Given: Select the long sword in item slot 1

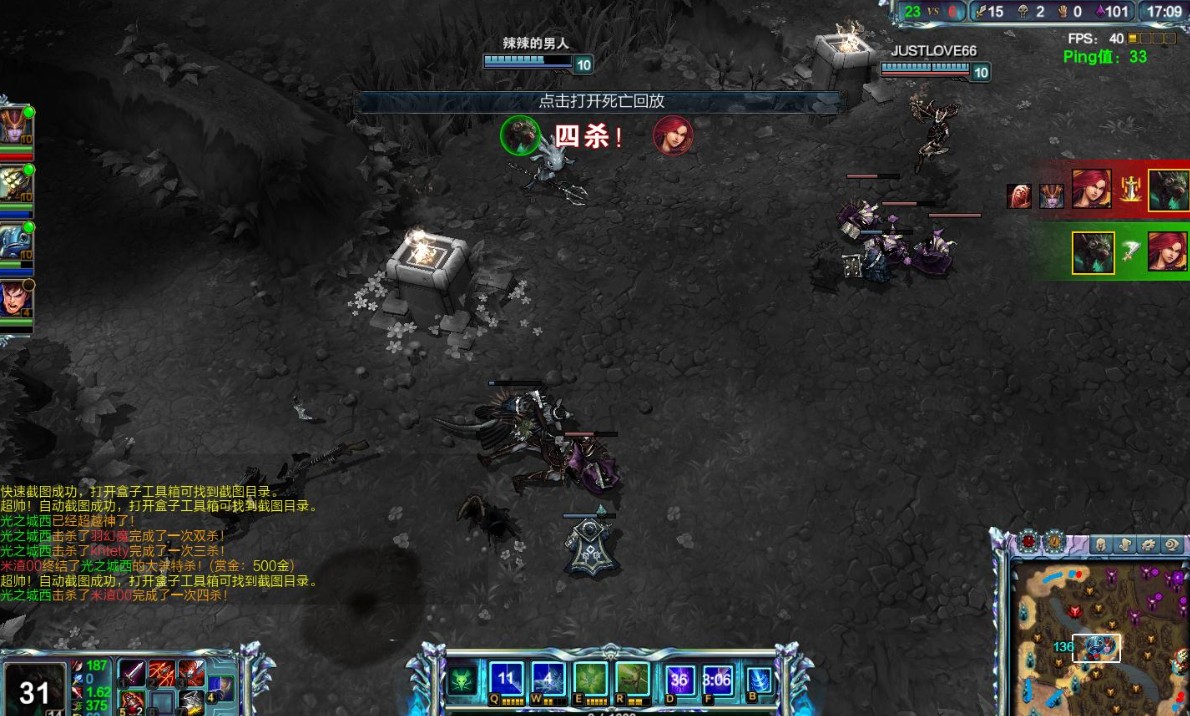Looking at the screenshot, I should tap(133, 674).
